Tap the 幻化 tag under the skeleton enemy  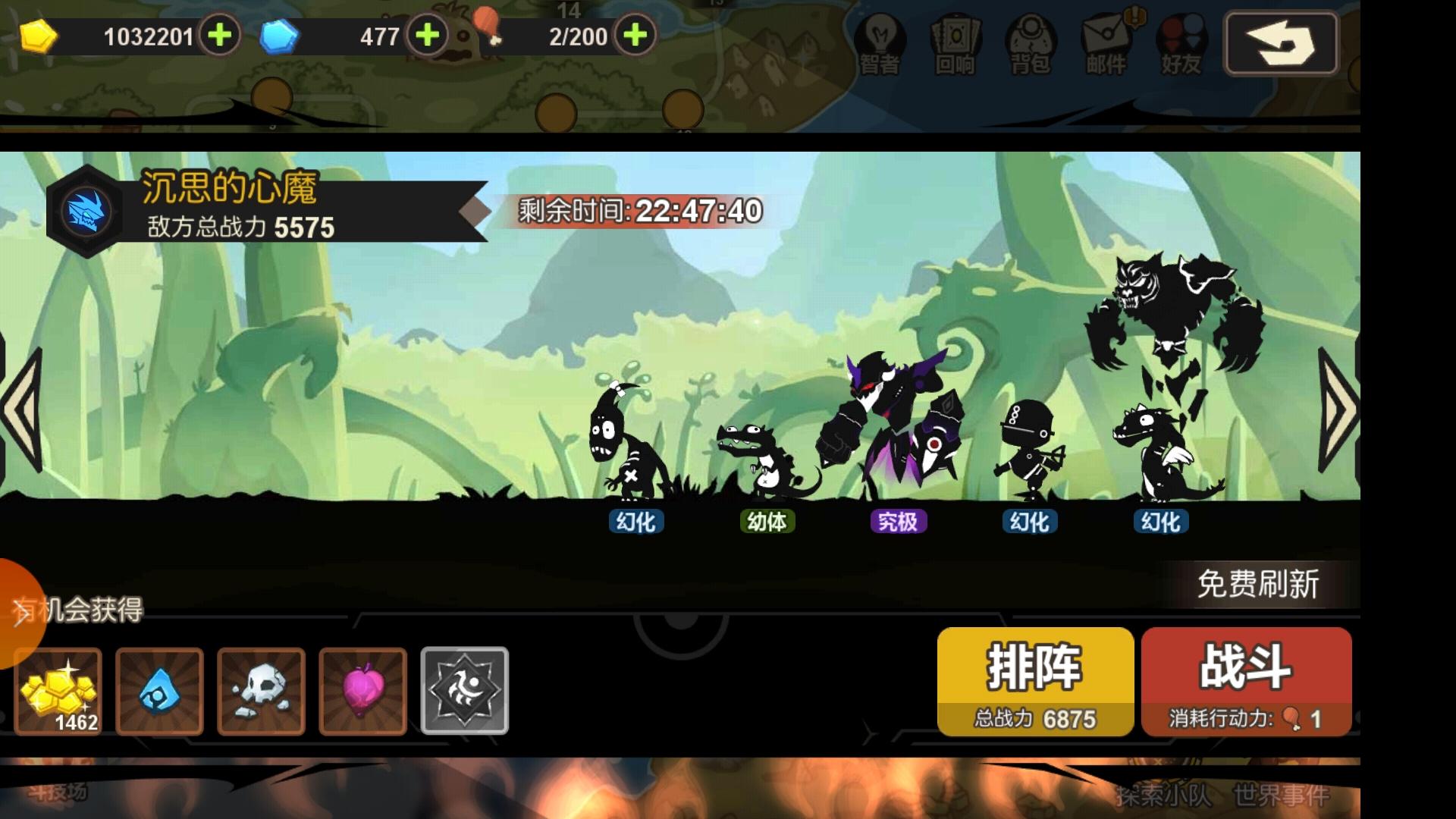click(x=637, y=522)
